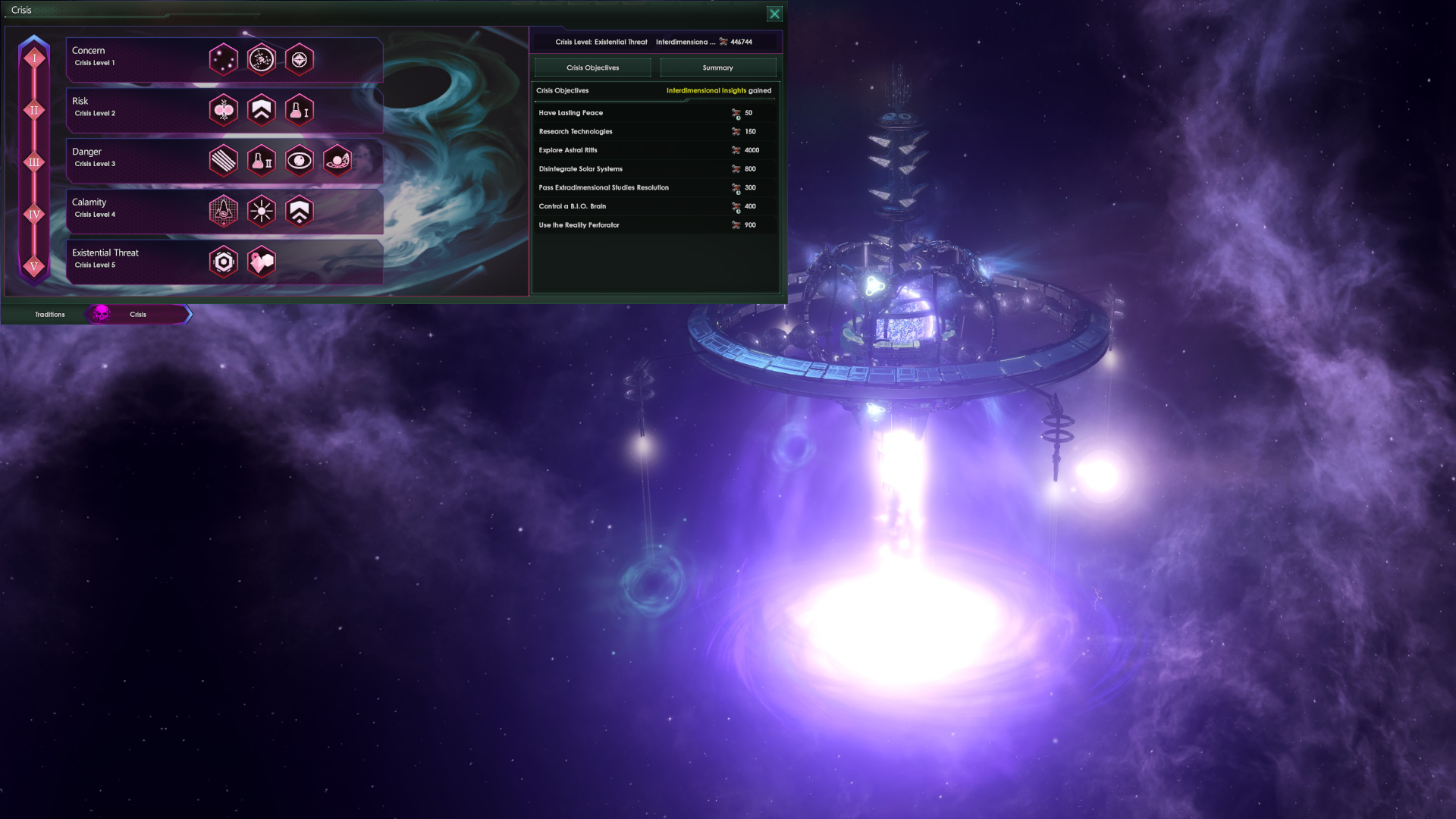Viewport: 1456px width, 819px height.
Task: Click the hexagon nut perk in Existential Threat
Action: tap(224, 262)
